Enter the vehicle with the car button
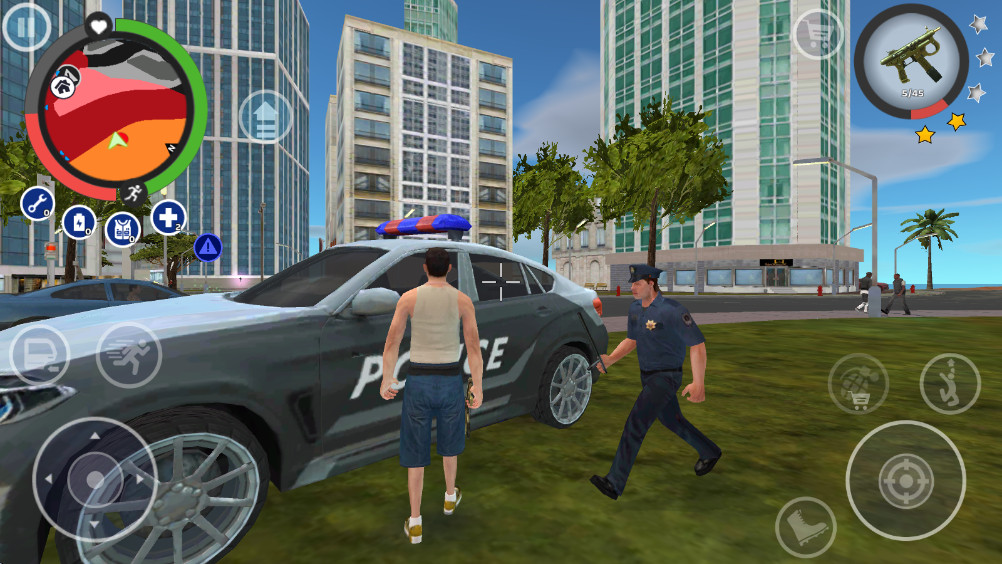The image size is (1002, 564). click(39, 355)
